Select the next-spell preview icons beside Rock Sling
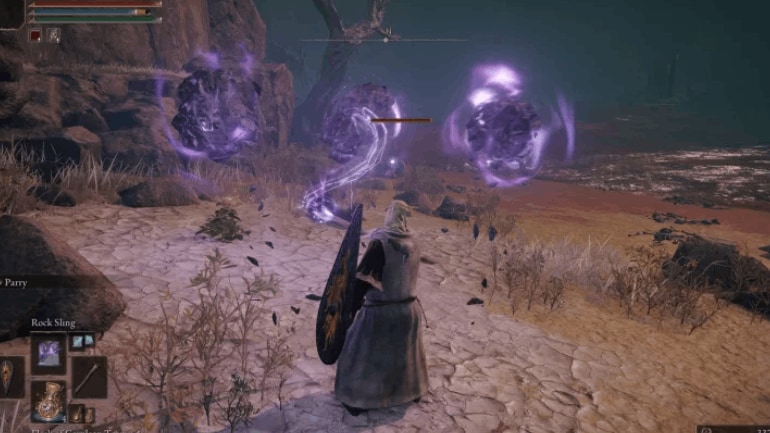Image resolution: width=770 pixels, height=433 pixels. coord(81,341)
